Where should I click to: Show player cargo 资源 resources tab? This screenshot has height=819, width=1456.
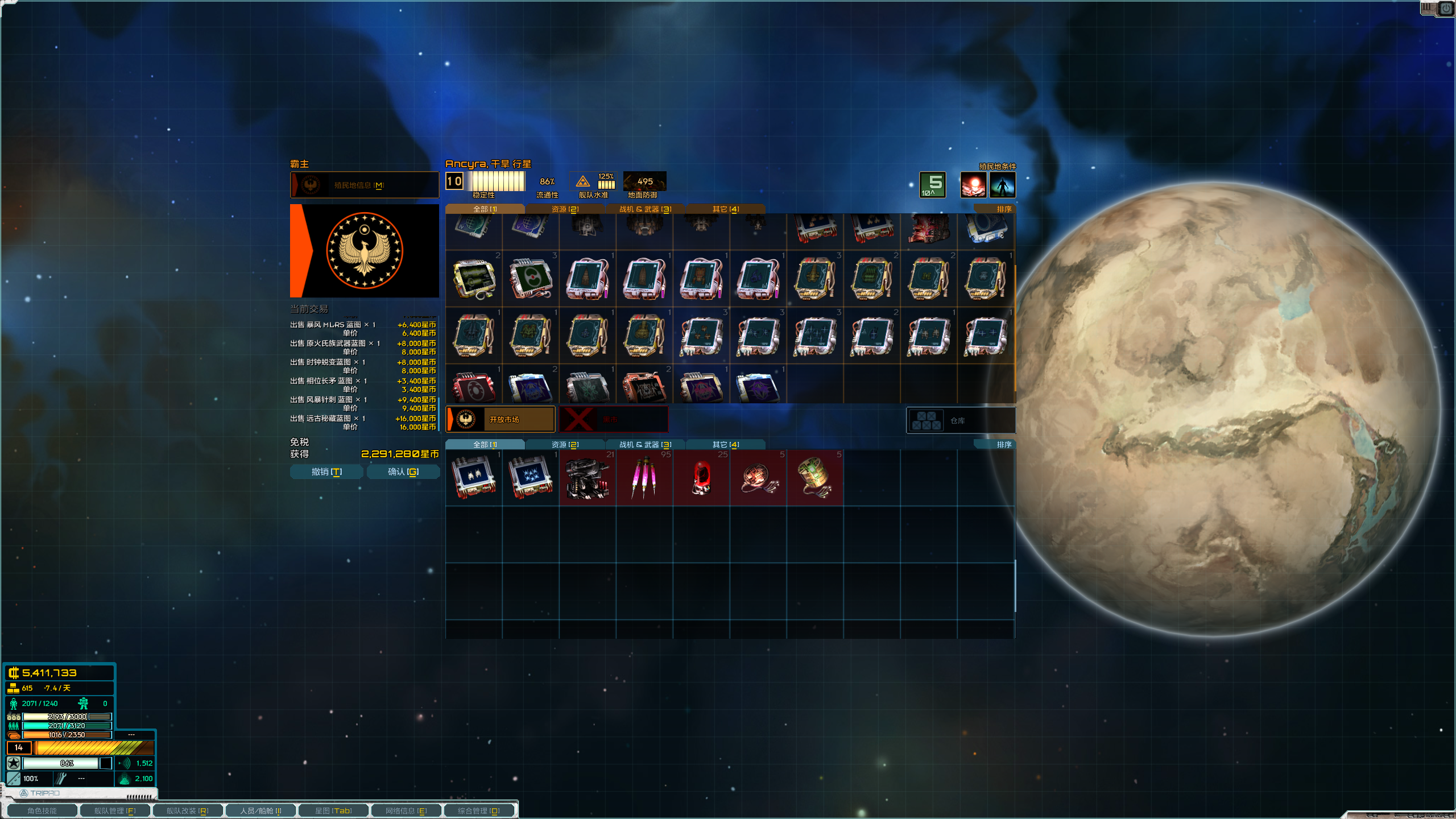coord(565,445)
